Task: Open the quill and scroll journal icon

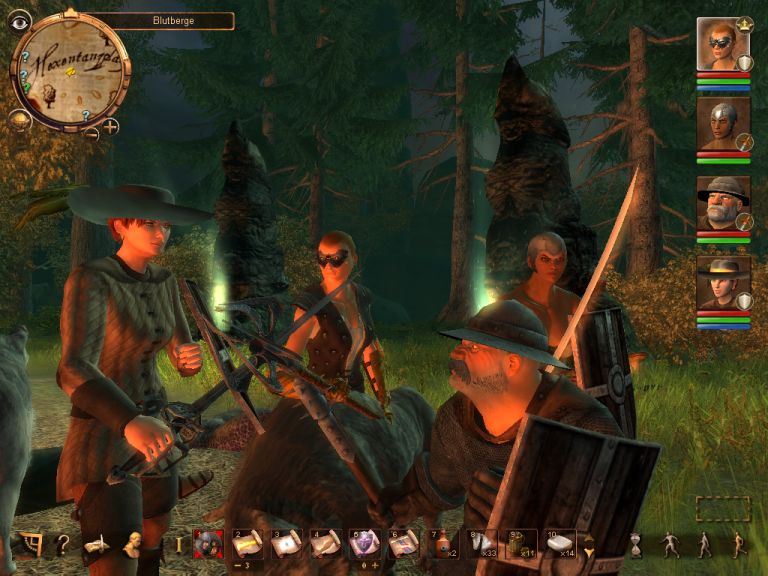Action: tap(96, 545)
